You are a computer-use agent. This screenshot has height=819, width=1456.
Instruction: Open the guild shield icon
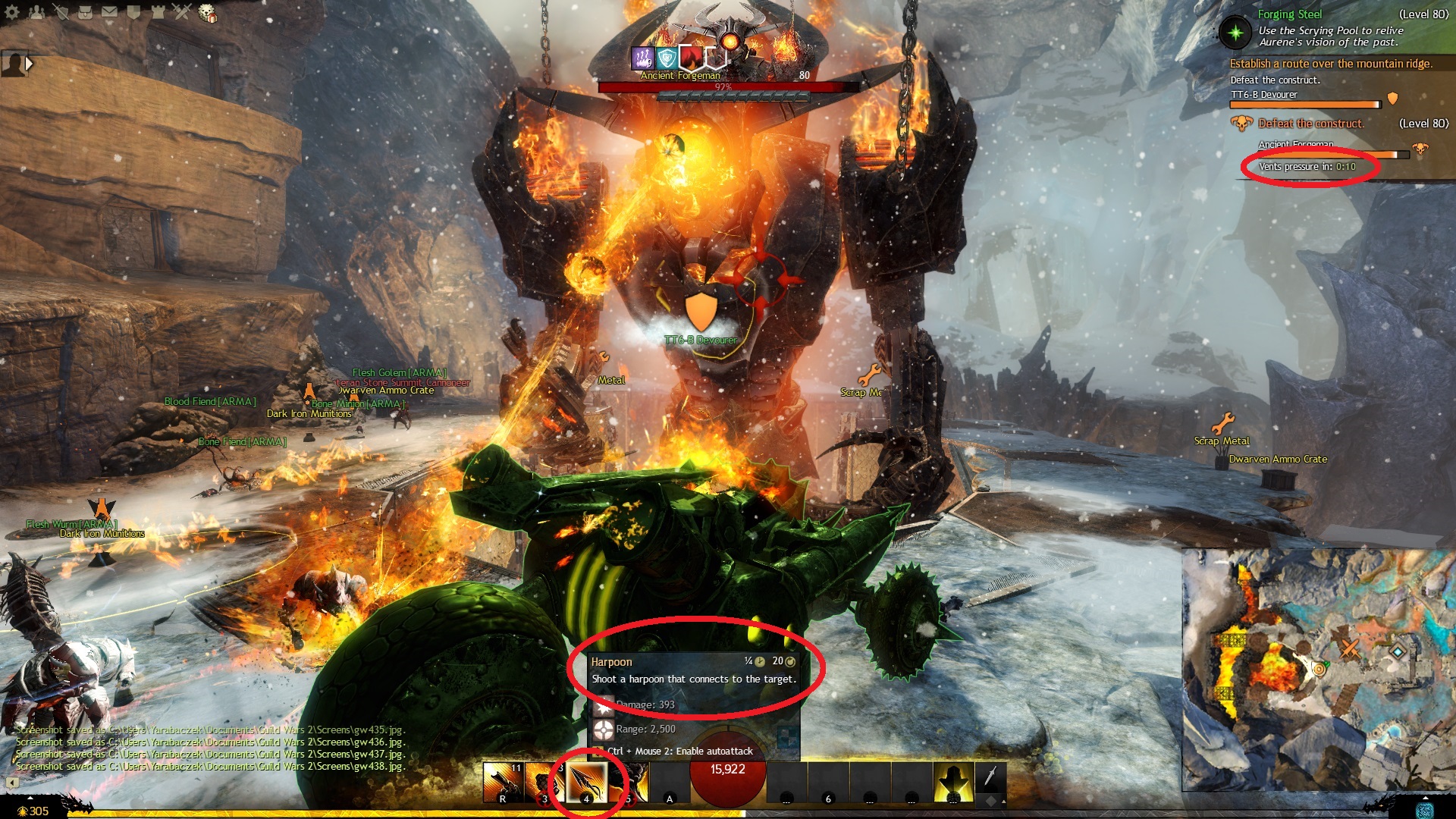coord(134,12)
